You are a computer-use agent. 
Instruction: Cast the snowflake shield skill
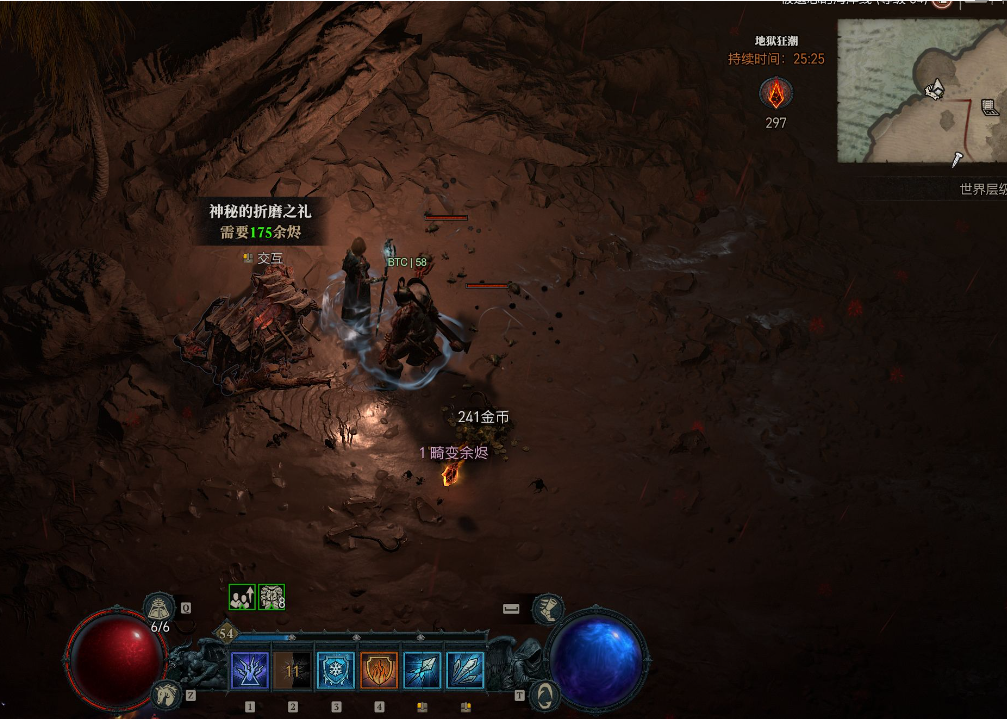point(336,670)
